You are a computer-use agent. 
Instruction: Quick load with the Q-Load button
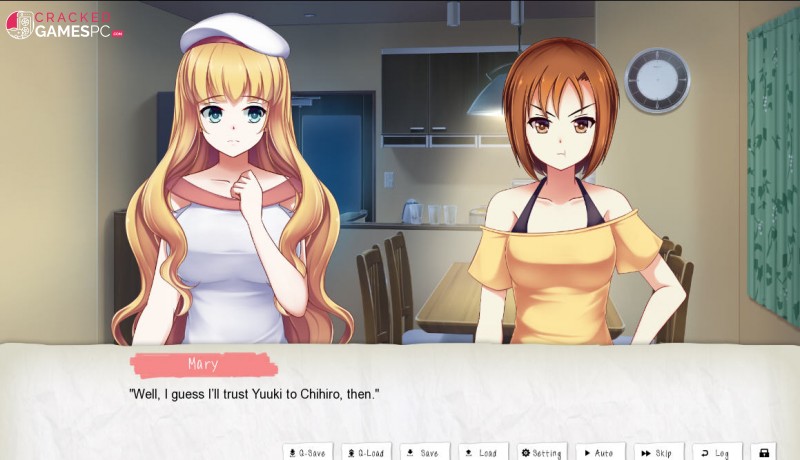366,452
